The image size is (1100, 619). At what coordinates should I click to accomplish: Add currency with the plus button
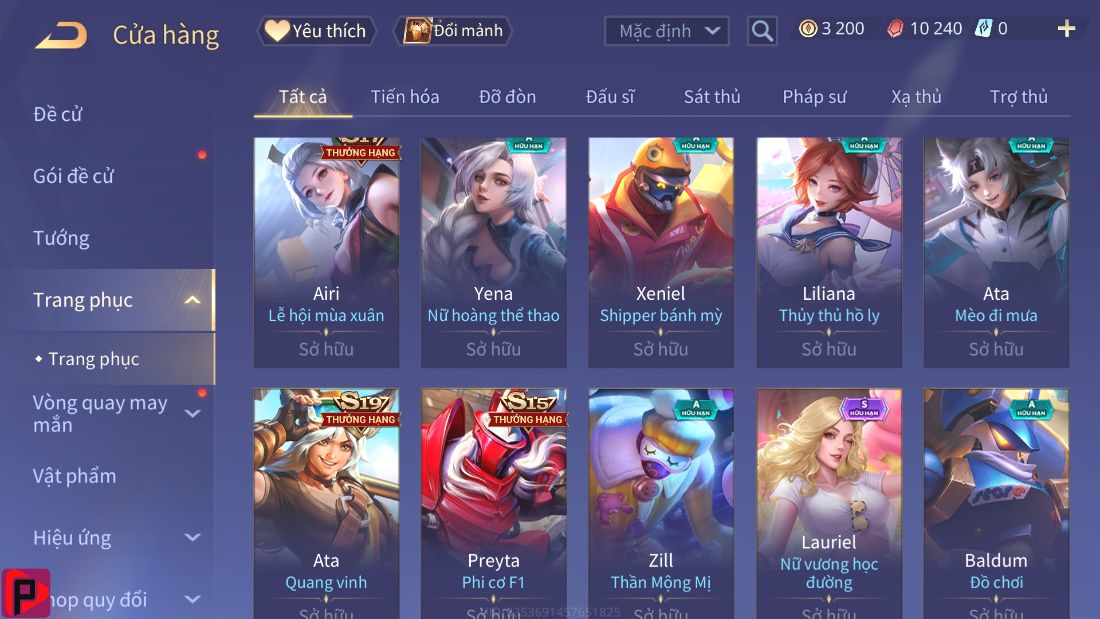[1066, 29]
